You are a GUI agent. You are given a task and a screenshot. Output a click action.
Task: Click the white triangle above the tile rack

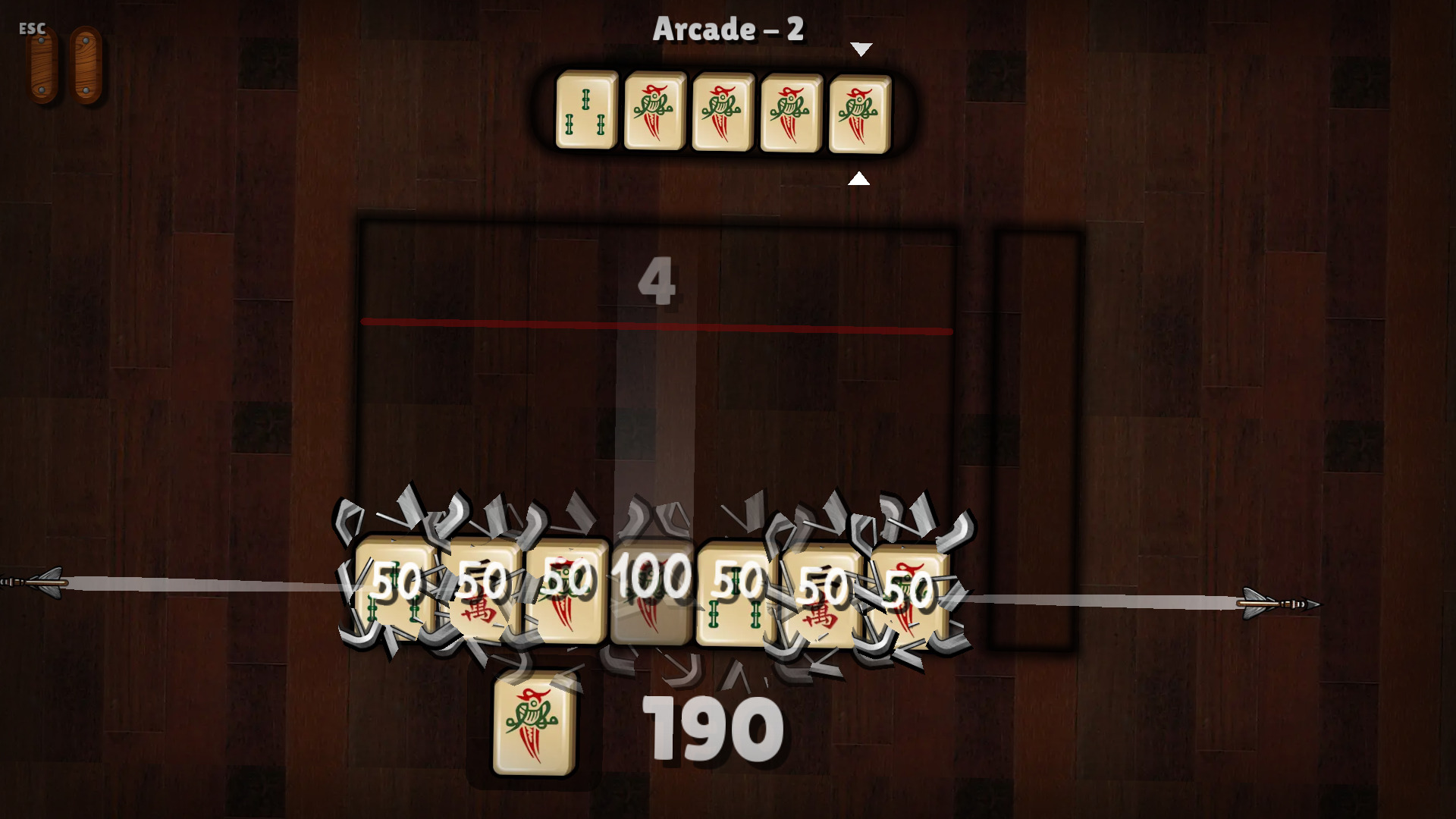coord(861,49)
